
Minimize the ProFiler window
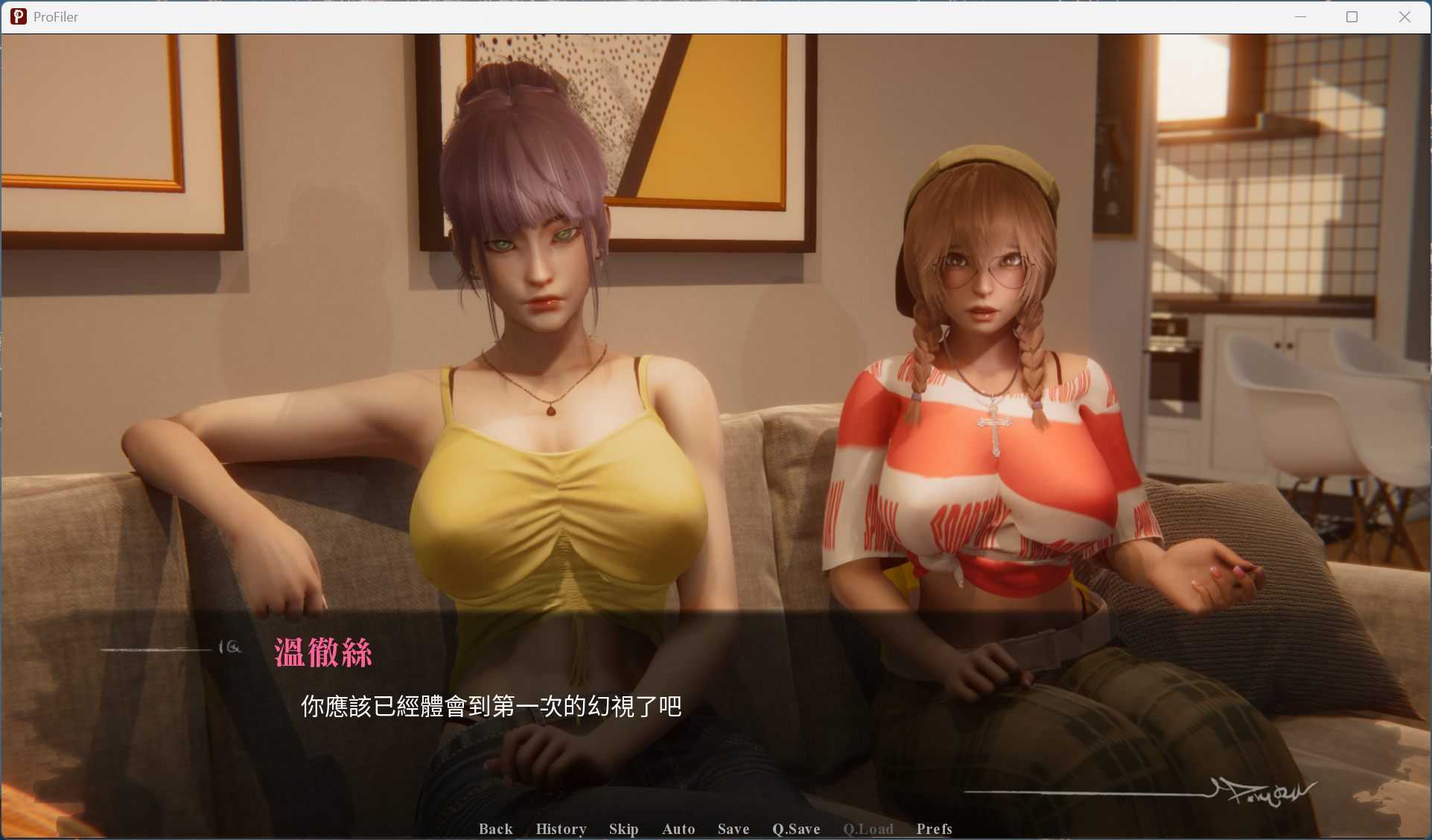pyautogui.click(x=1300, y=16)
